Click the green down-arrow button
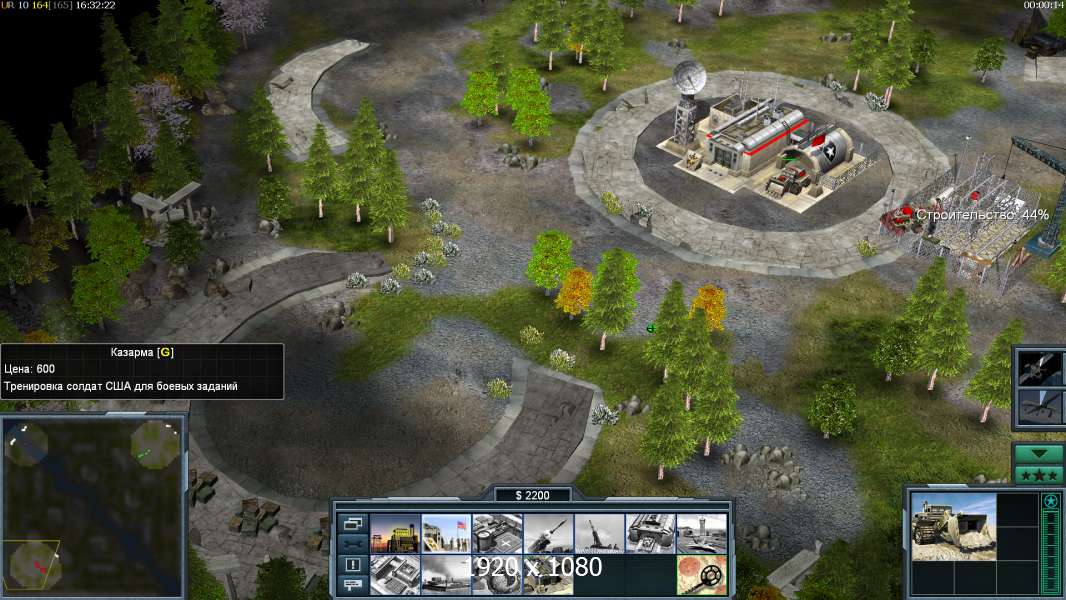Viewport: 1066px width, 600px height. pos(1038,453)
